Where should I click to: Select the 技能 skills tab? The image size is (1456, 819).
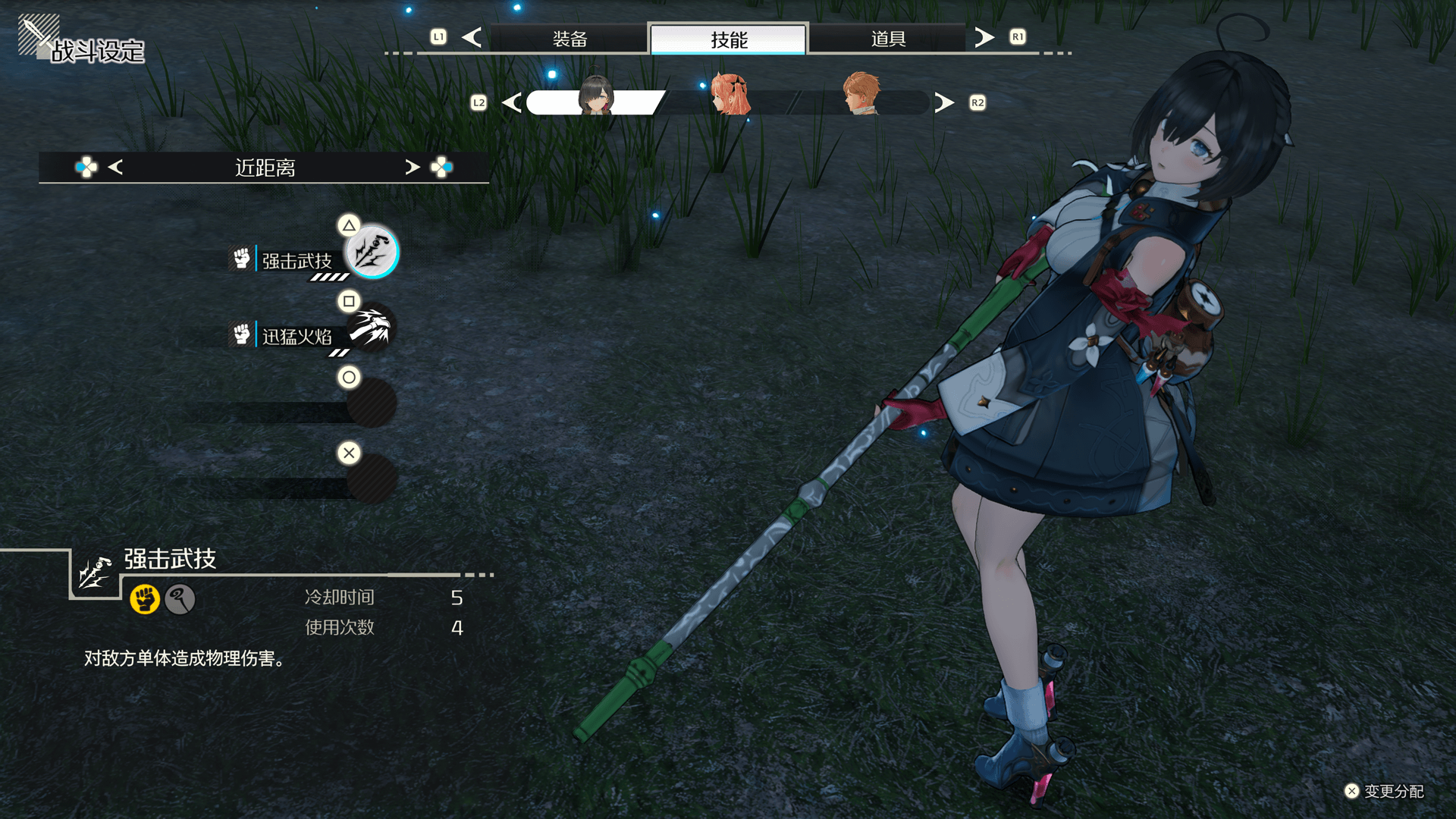coord(729,39)
